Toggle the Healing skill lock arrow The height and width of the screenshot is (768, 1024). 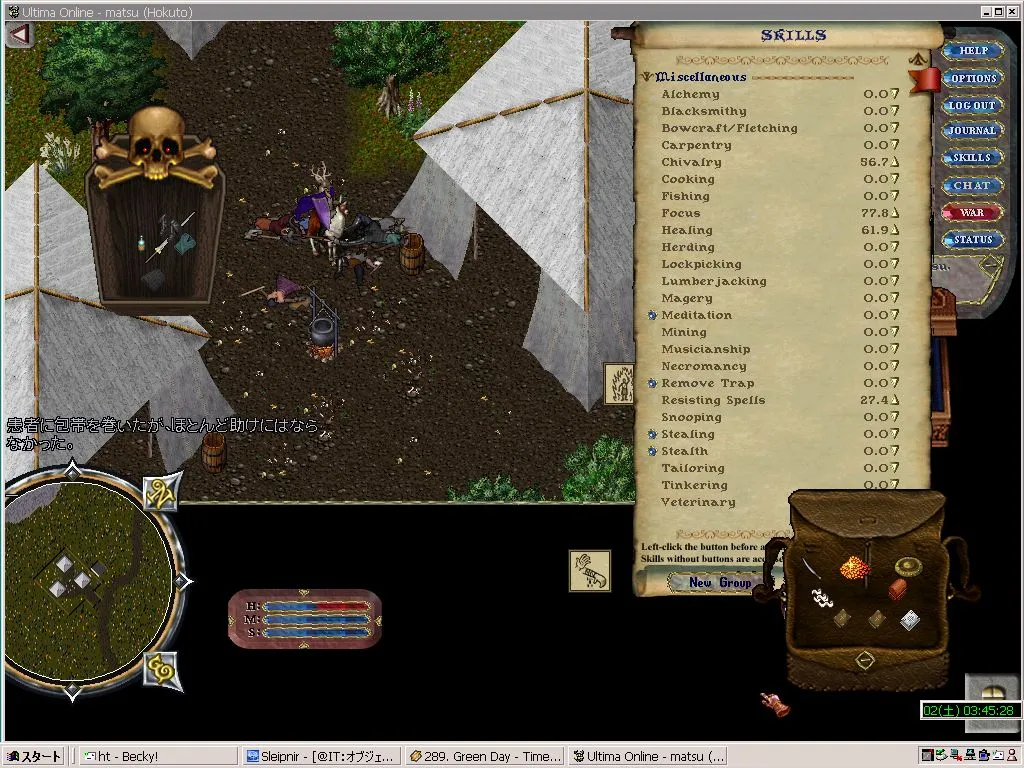coord(895,231)
